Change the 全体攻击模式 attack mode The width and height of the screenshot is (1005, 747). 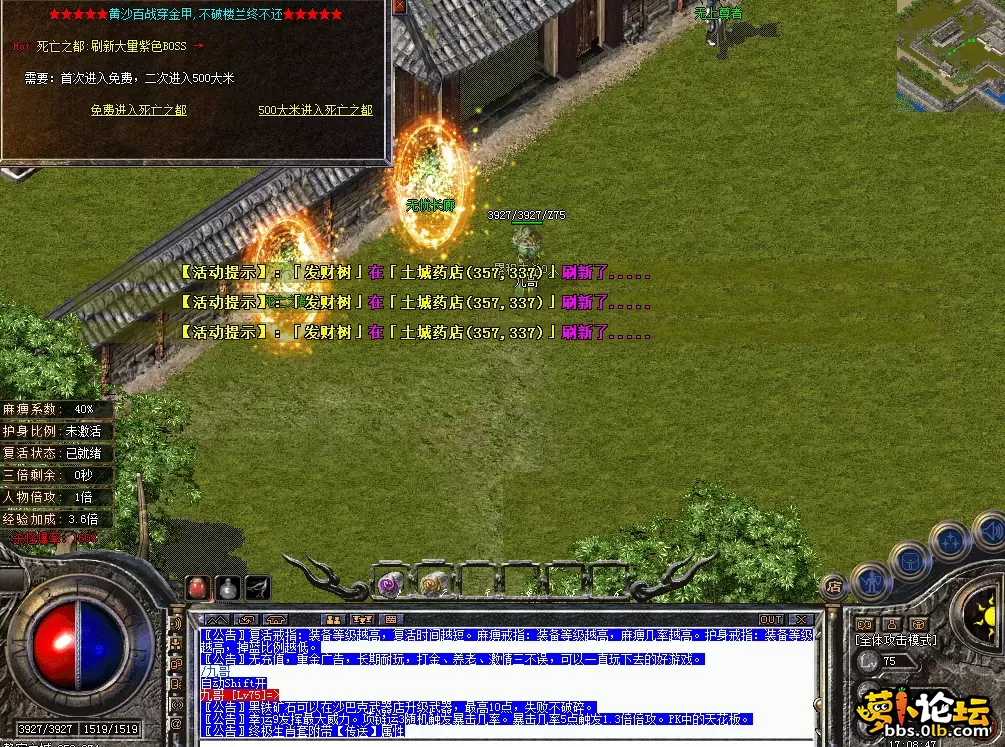tap(896, 640)
